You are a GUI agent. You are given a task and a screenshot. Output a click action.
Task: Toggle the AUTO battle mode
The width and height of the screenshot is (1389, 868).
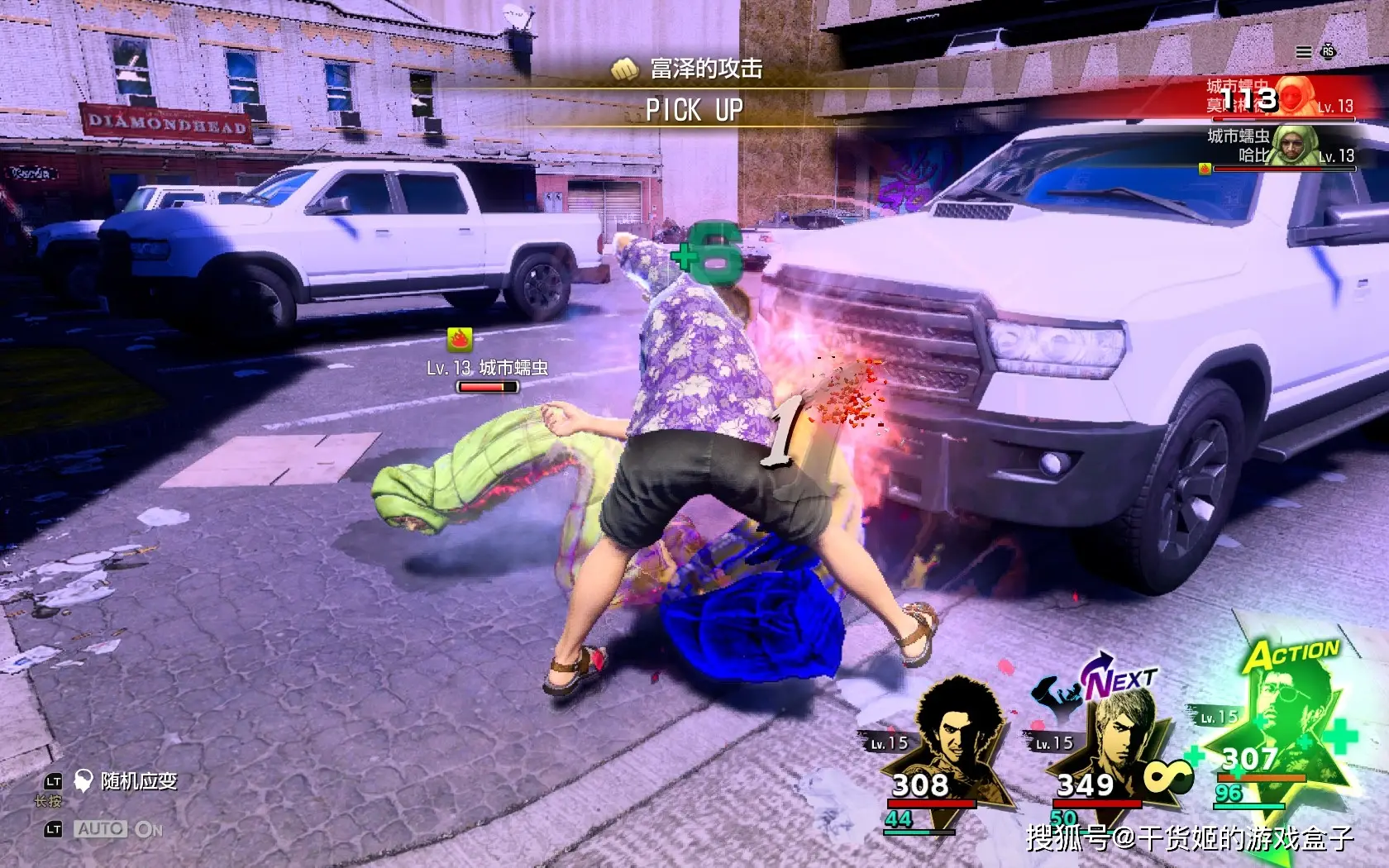(119, 829)
